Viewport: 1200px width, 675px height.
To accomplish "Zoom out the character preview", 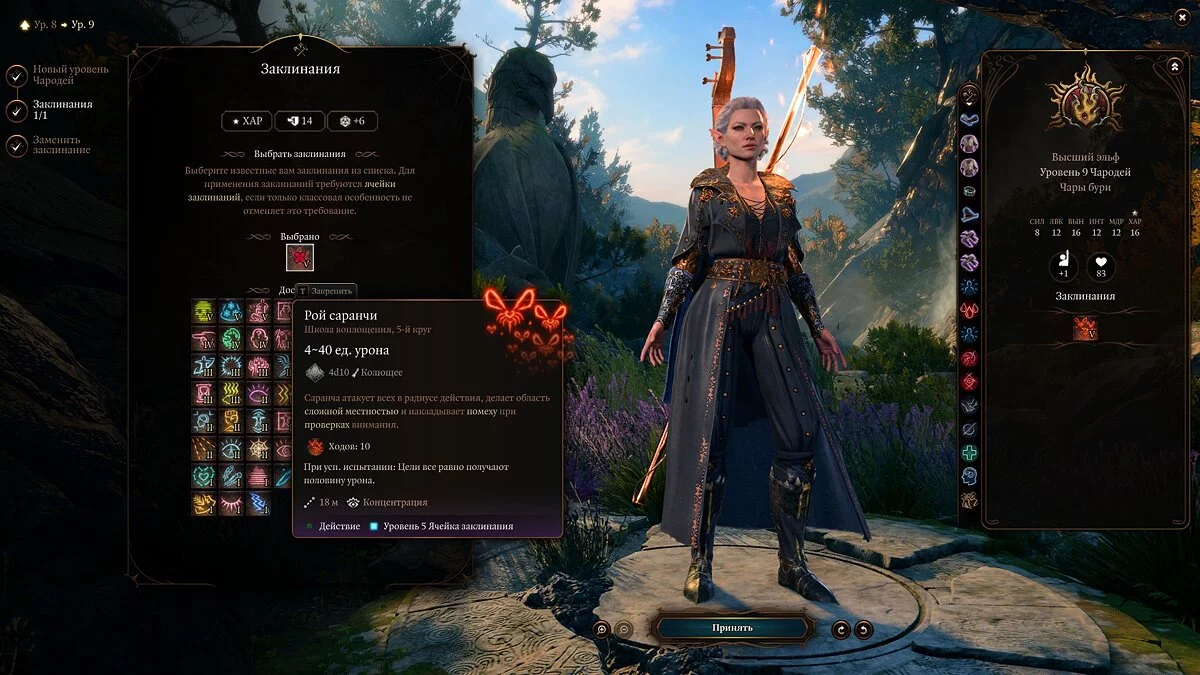I will (624, 629).
